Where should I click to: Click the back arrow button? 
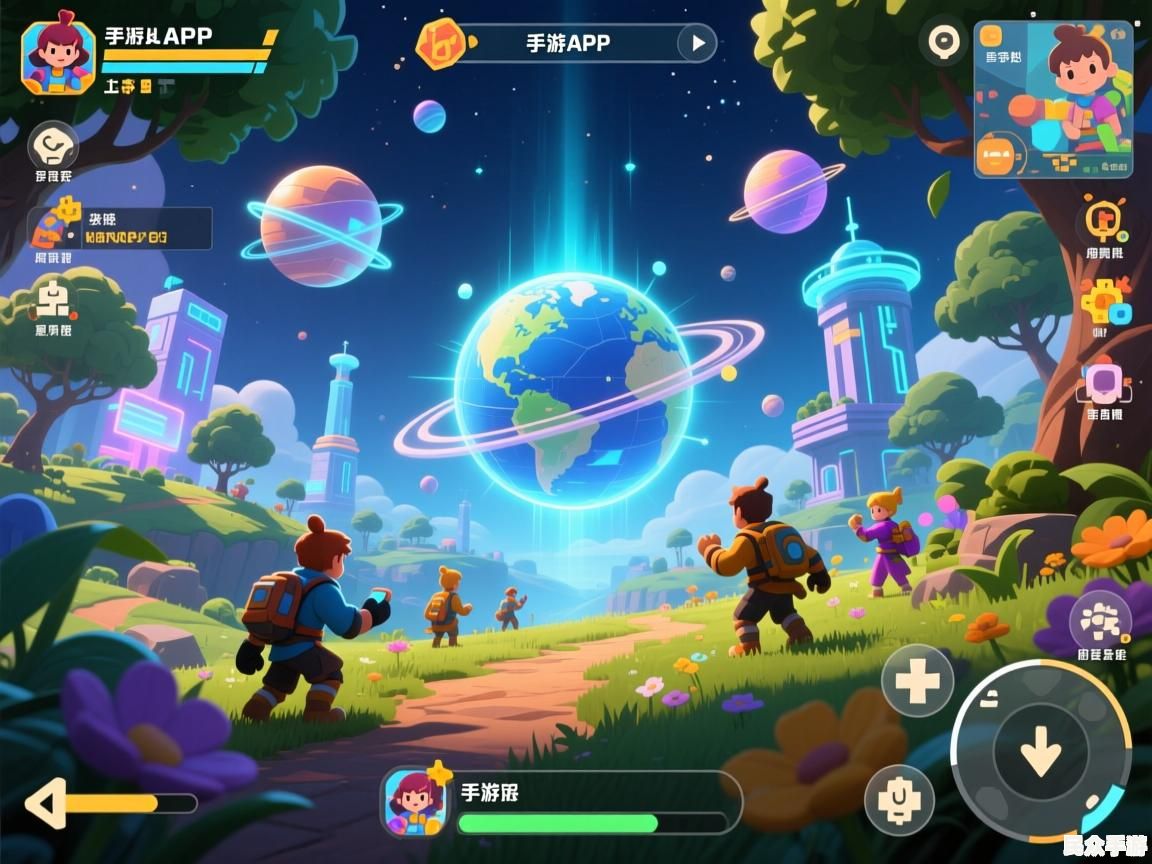point(46,803)
